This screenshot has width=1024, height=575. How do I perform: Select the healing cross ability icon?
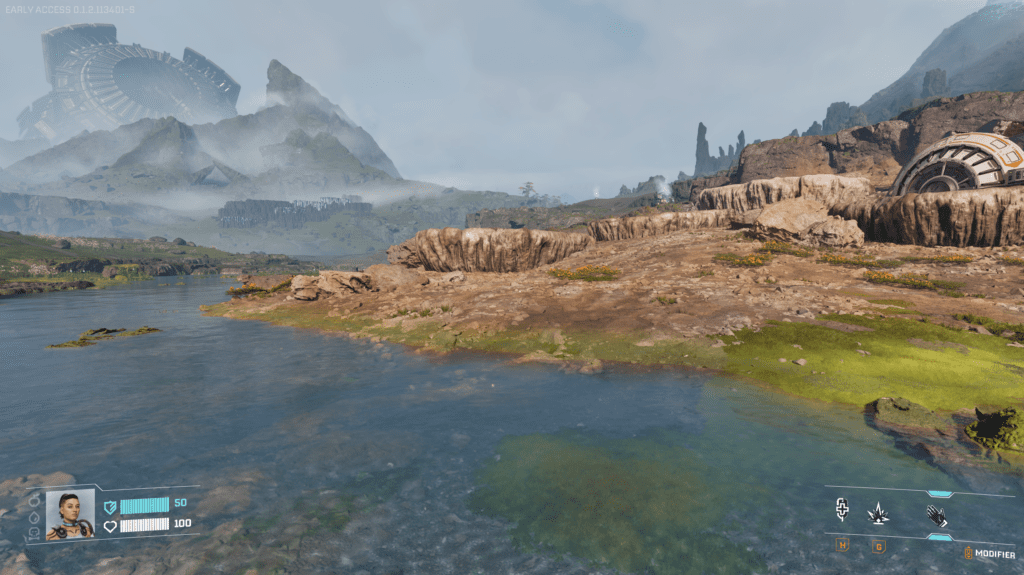coord(842,511)
